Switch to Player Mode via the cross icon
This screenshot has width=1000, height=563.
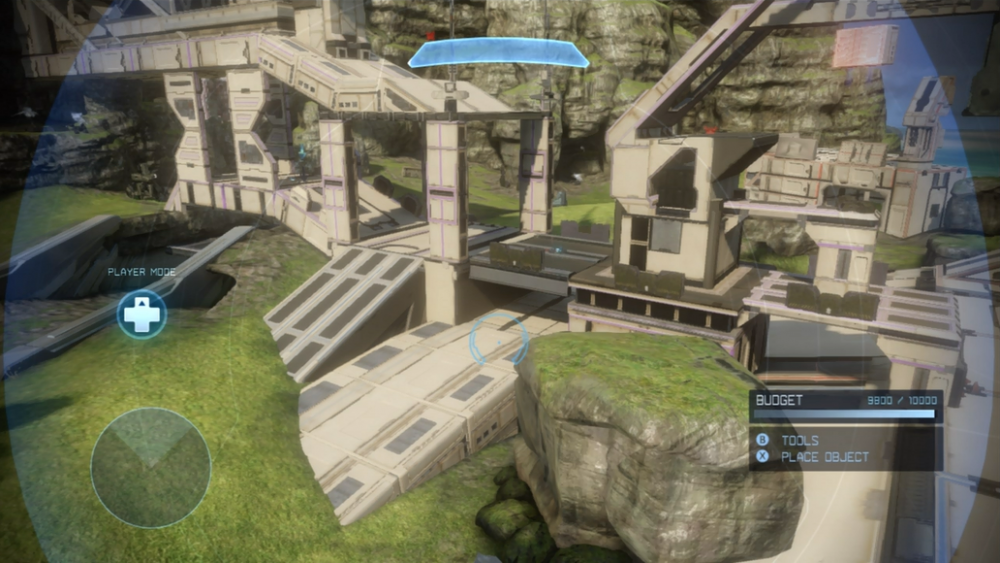pos(141,314)
